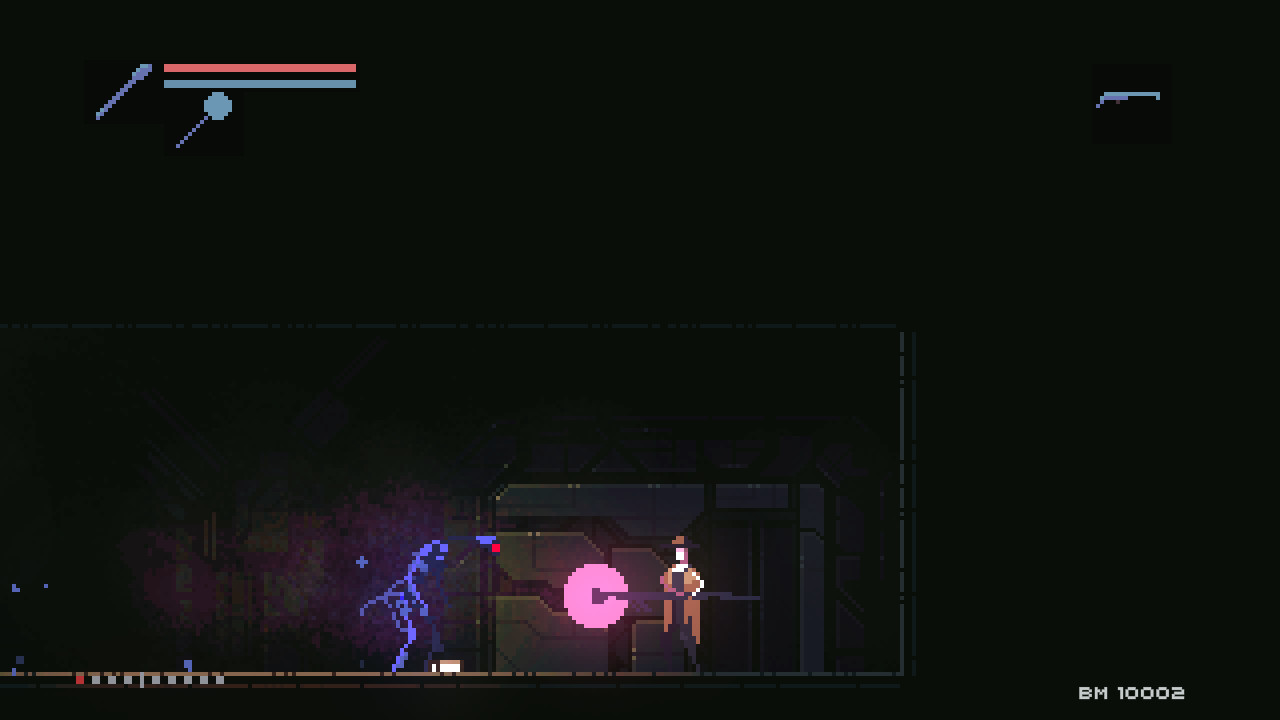1280x720 pixels.
Task: Select the shotgun icon in the top-right corner
Action: [1131, 99]
